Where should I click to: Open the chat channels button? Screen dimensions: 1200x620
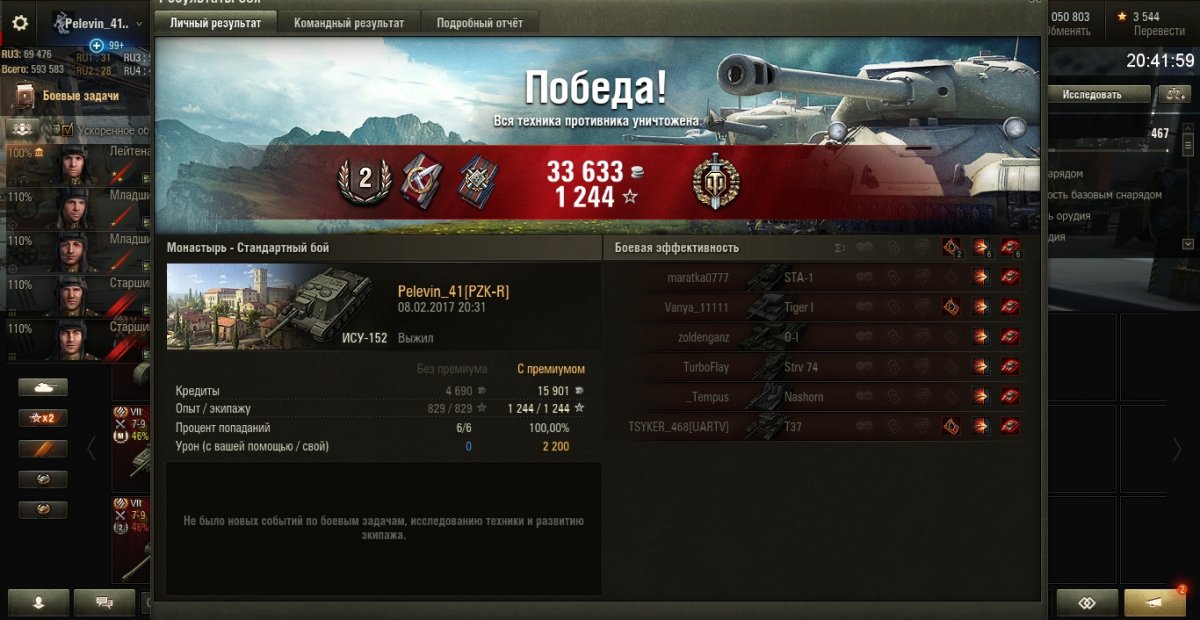[x=104, y=602]
